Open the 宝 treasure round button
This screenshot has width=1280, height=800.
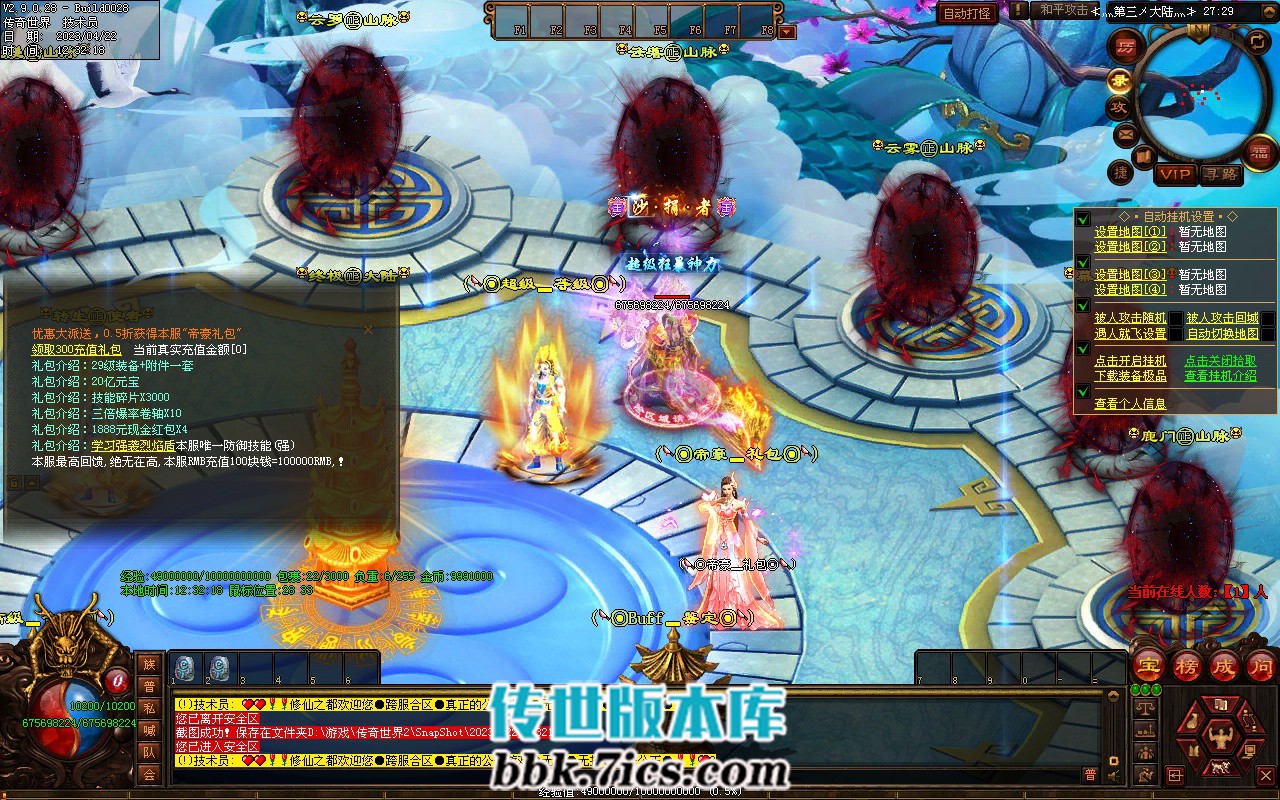click(x=1148, y=666)
